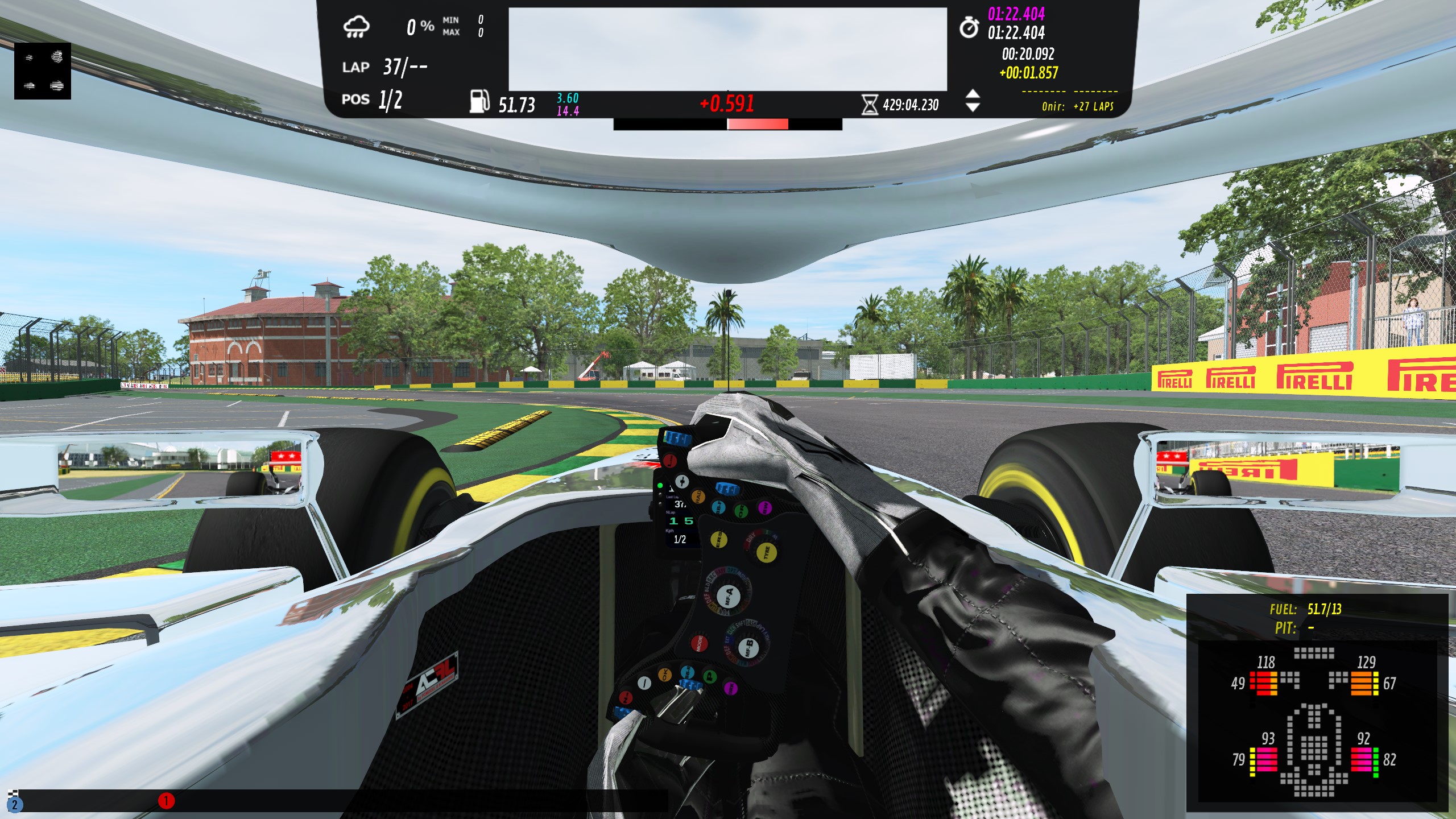The image size is (1456, 819).
Task: Click the hourglass session time icon
Action: (869, 105)
